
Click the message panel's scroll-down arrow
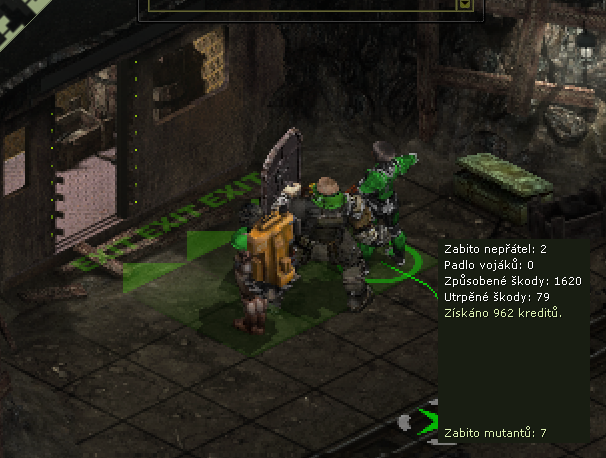(464, 5)
